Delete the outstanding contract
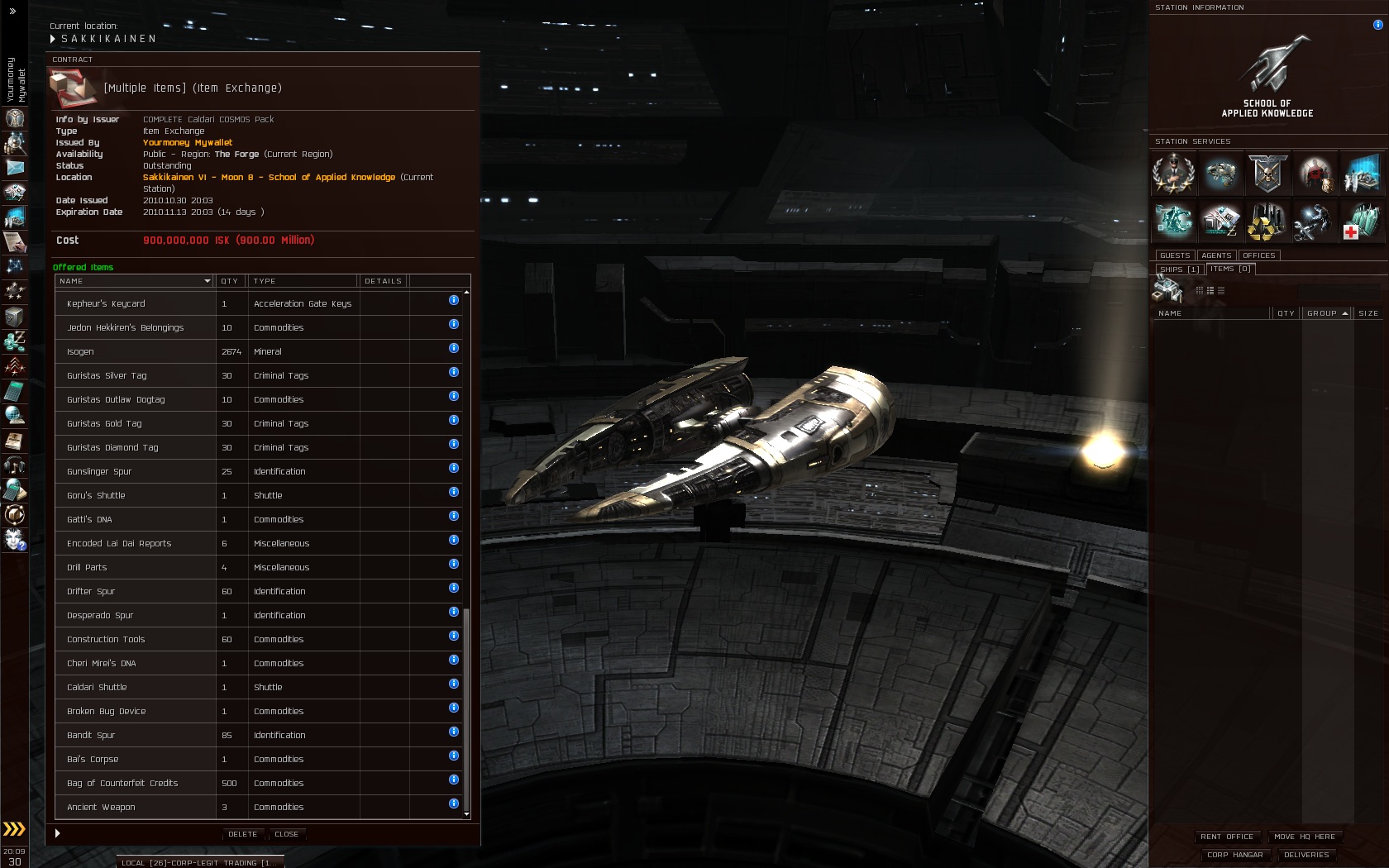The height and width of the screenshot is (868, 1389). [242, 834]
